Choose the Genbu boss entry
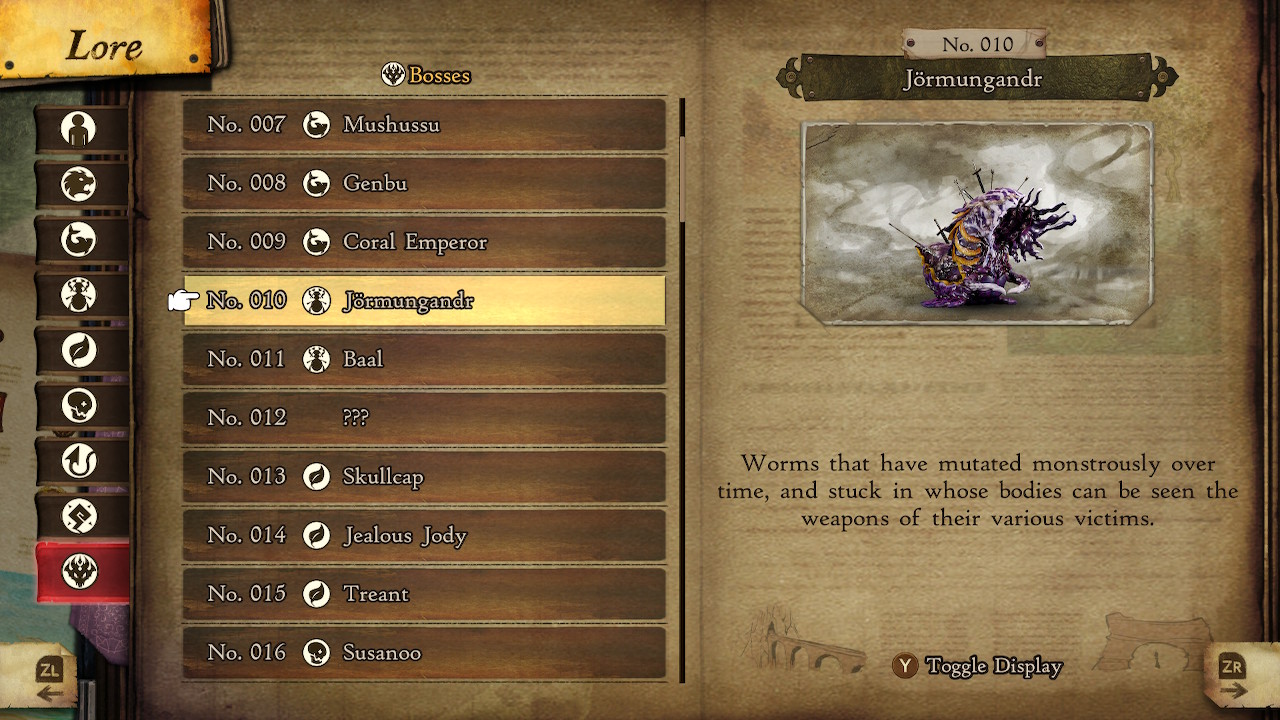Screen dimensions: 1280x720 [x=424, y=183]
